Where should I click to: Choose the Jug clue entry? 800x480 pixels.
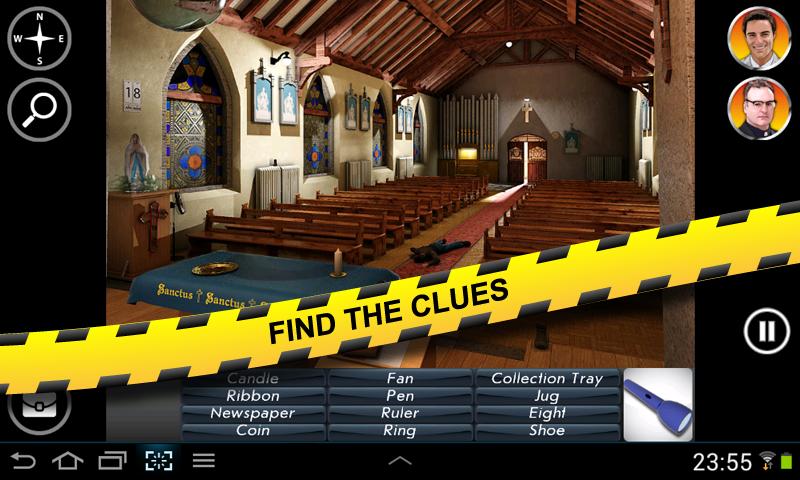[547, 396]
